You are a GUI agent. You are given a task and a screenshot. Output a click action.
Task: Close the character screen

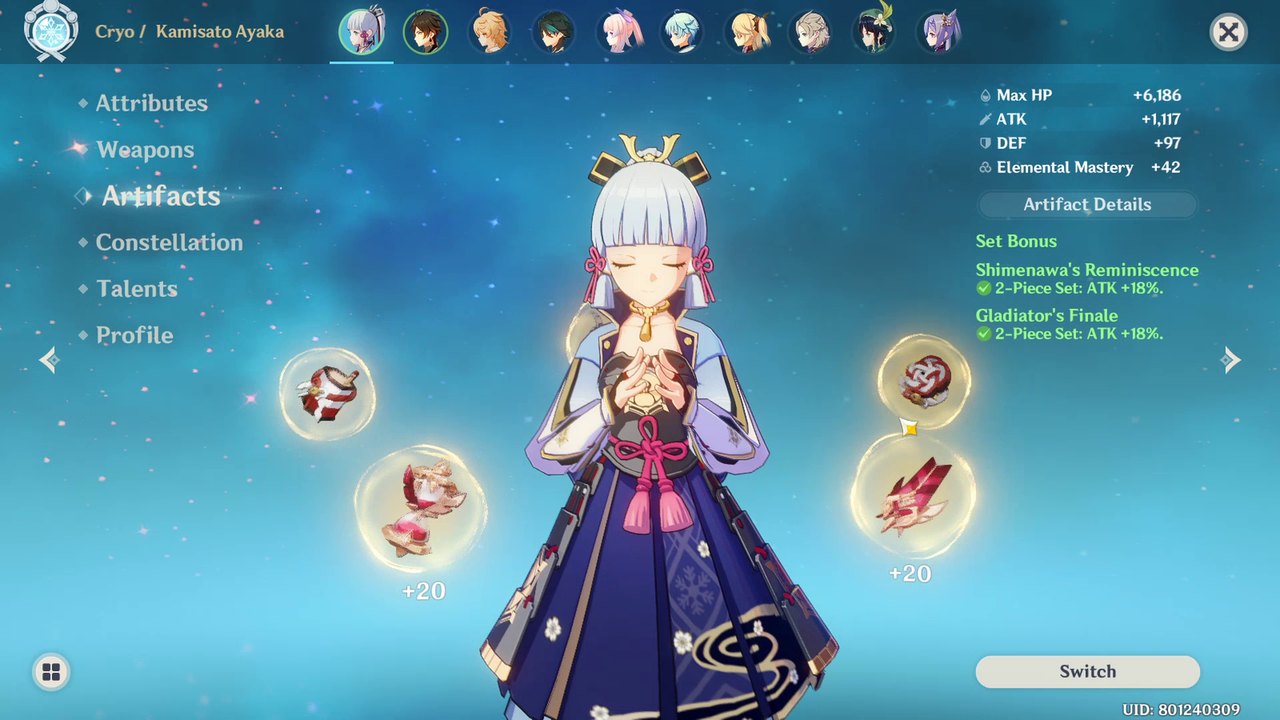point(1228,33)
